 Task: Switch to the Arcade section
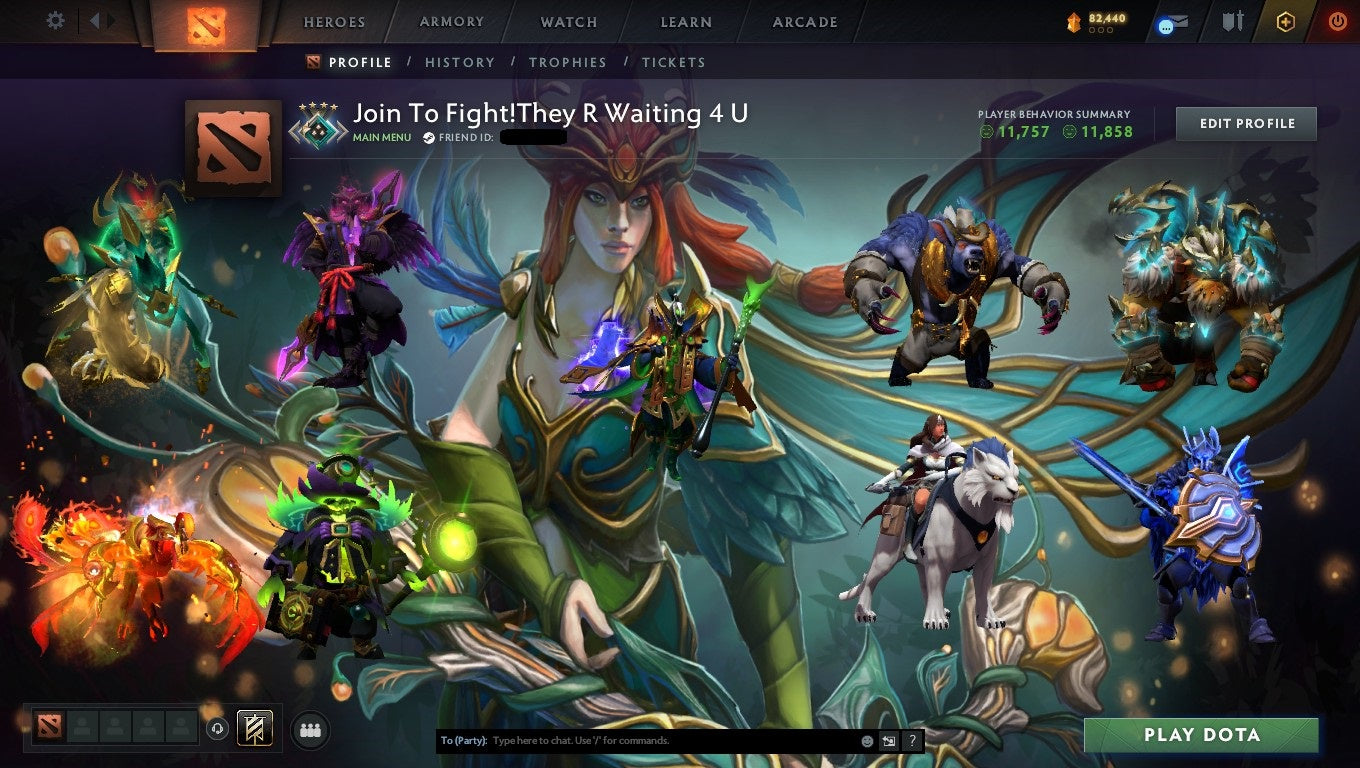802,21
